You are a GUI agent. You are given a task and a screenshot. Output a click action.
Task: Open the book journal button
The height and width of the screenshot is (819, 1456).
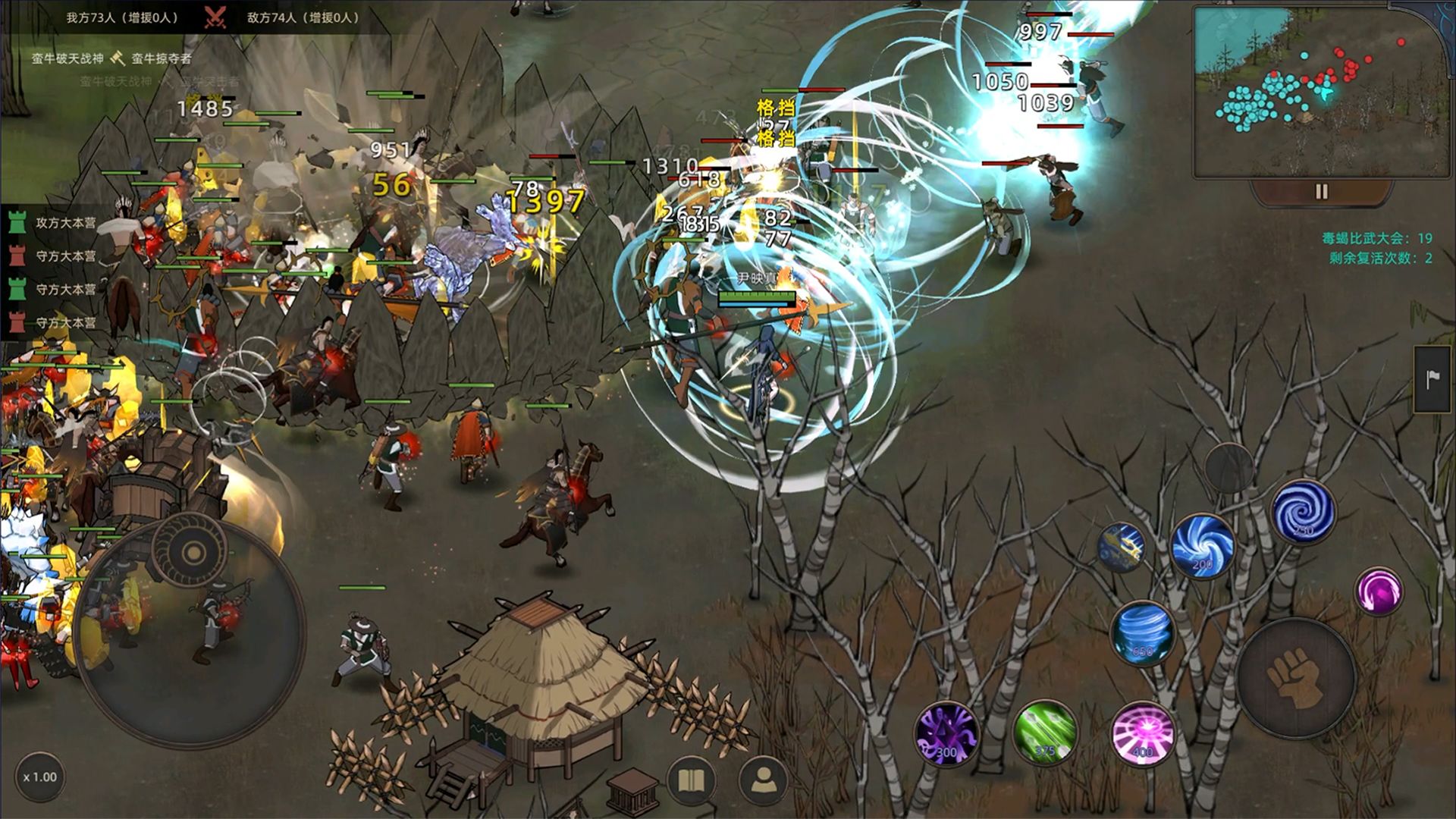[x=691, y=780]
